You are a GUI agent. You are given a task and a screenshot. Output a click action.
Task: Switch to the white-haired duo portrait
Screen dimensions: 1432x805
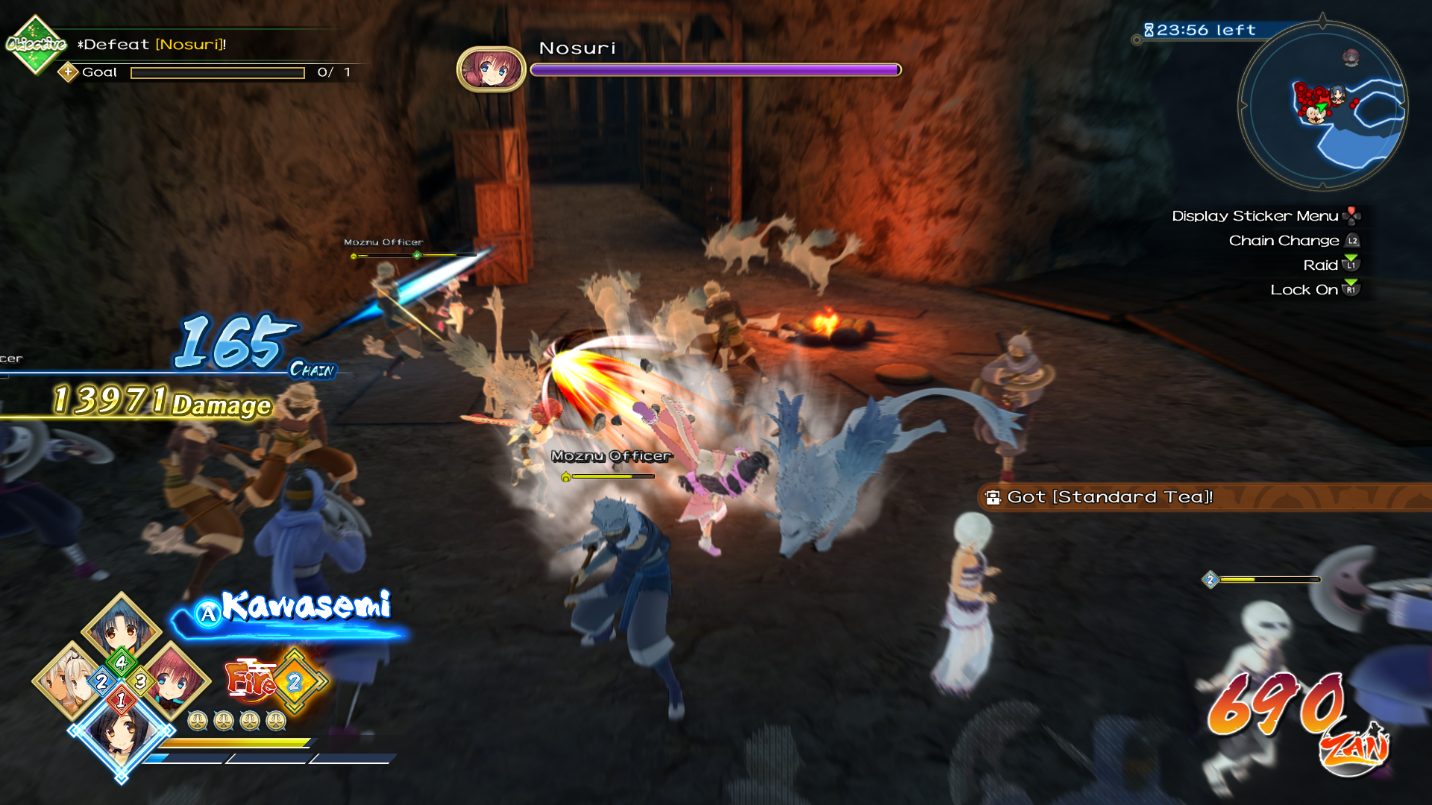[x=69, y=679]
